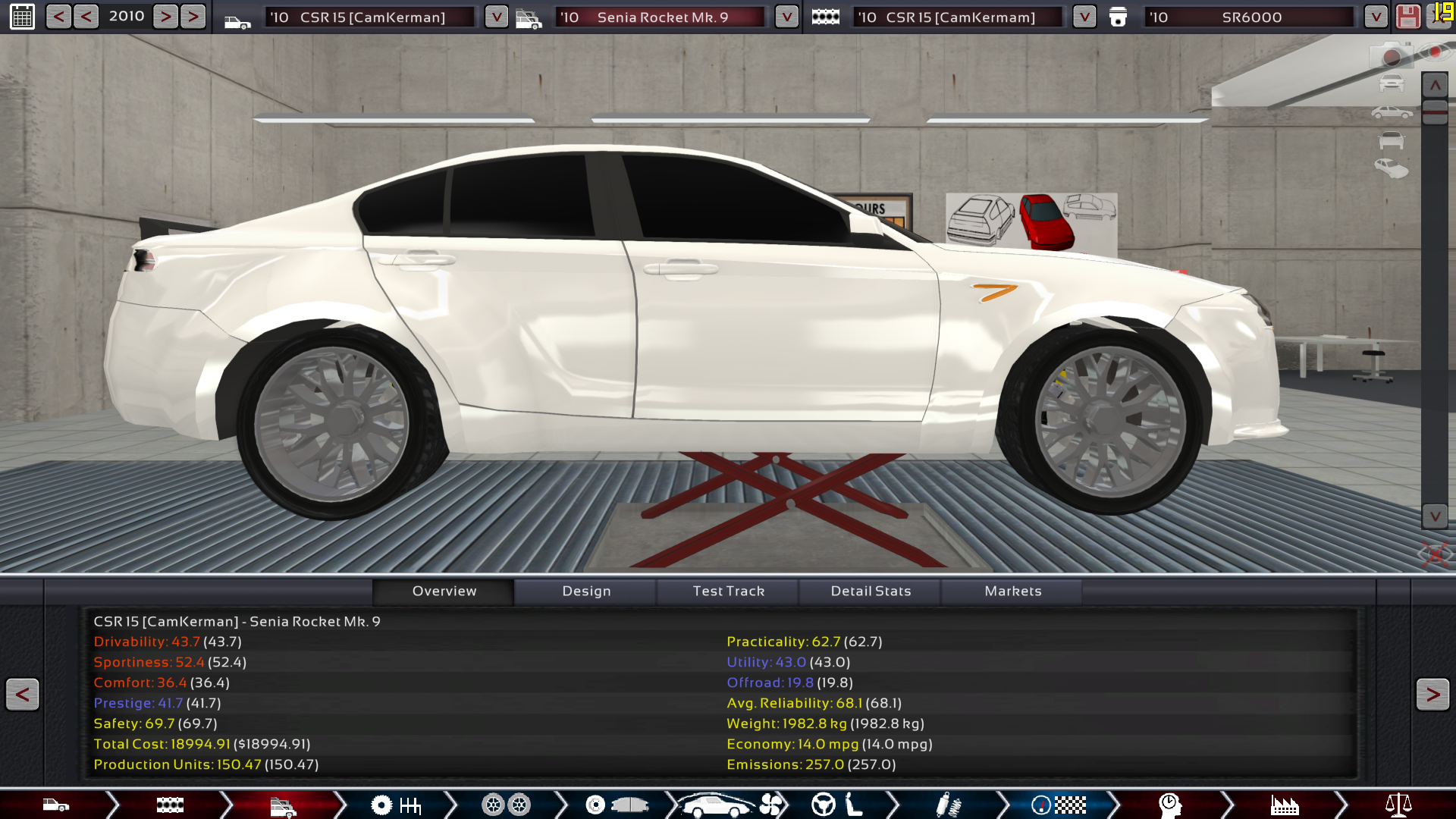This screenshot has width=1456, height=819.
Task: Select the Overview tab
Action: tap(444, 591)
